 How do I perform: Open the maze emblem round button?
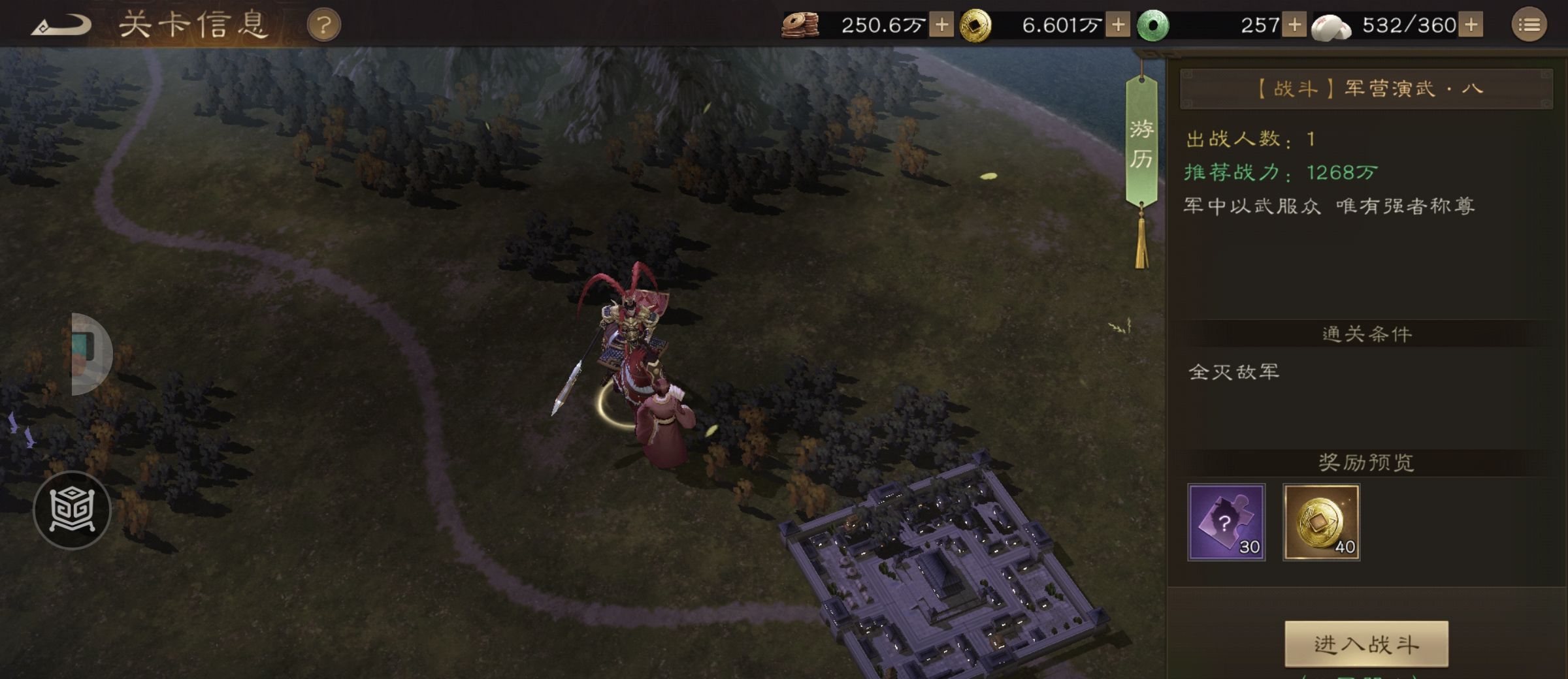coord(72,510)
